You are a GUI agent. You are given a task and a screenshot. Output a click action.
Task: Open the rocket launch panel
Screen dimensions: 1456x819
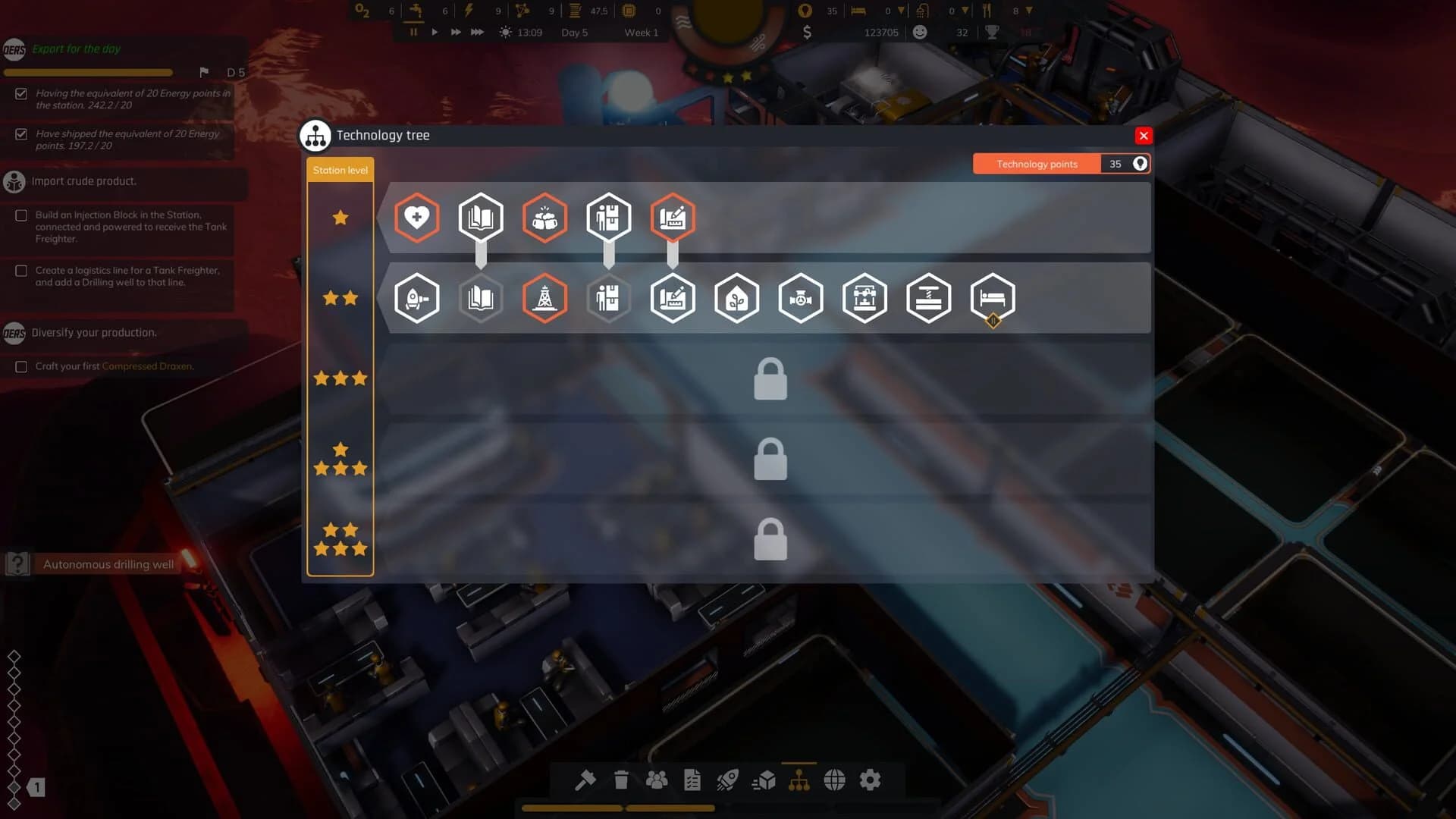[x=729, y=780]
